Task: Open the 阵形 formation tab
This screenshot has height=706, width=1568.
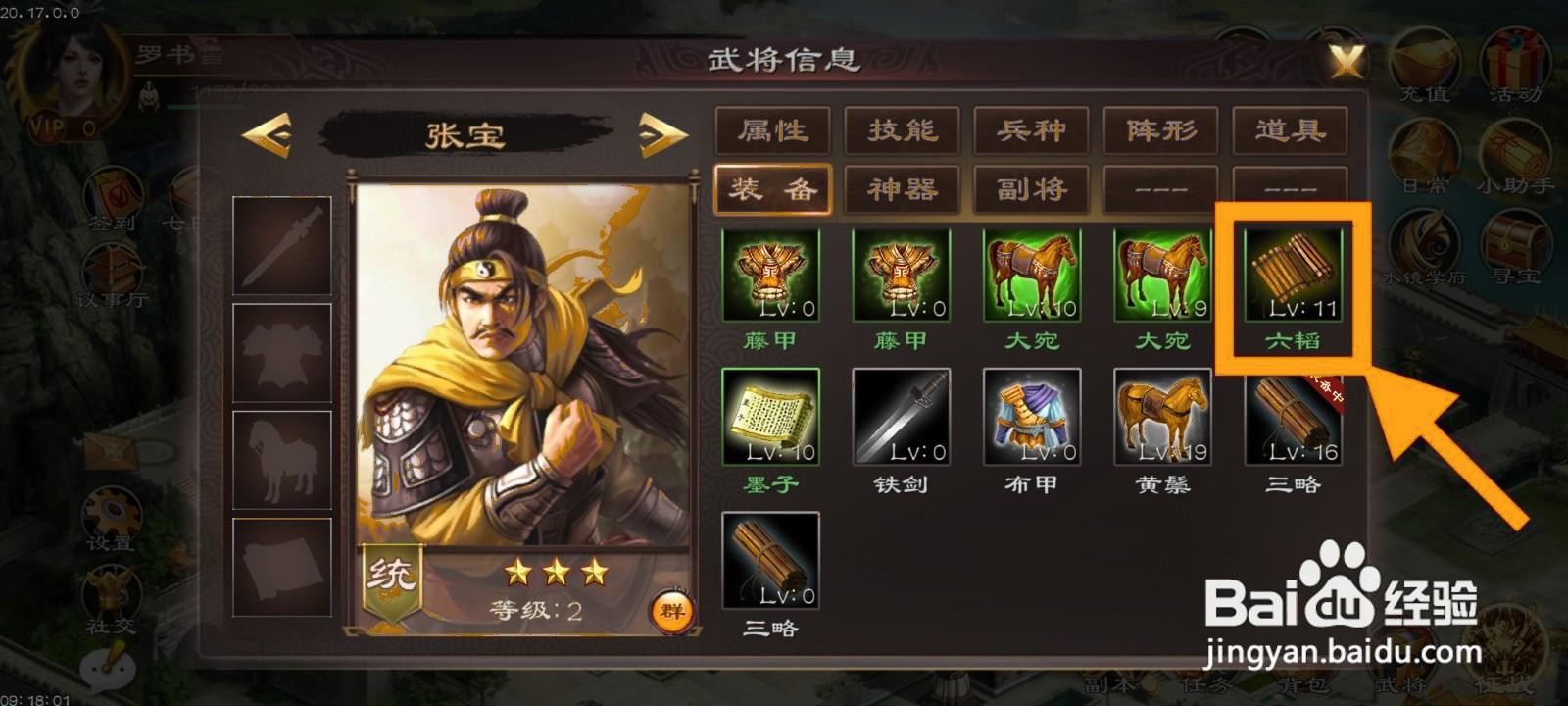Action: point(1161,129)
